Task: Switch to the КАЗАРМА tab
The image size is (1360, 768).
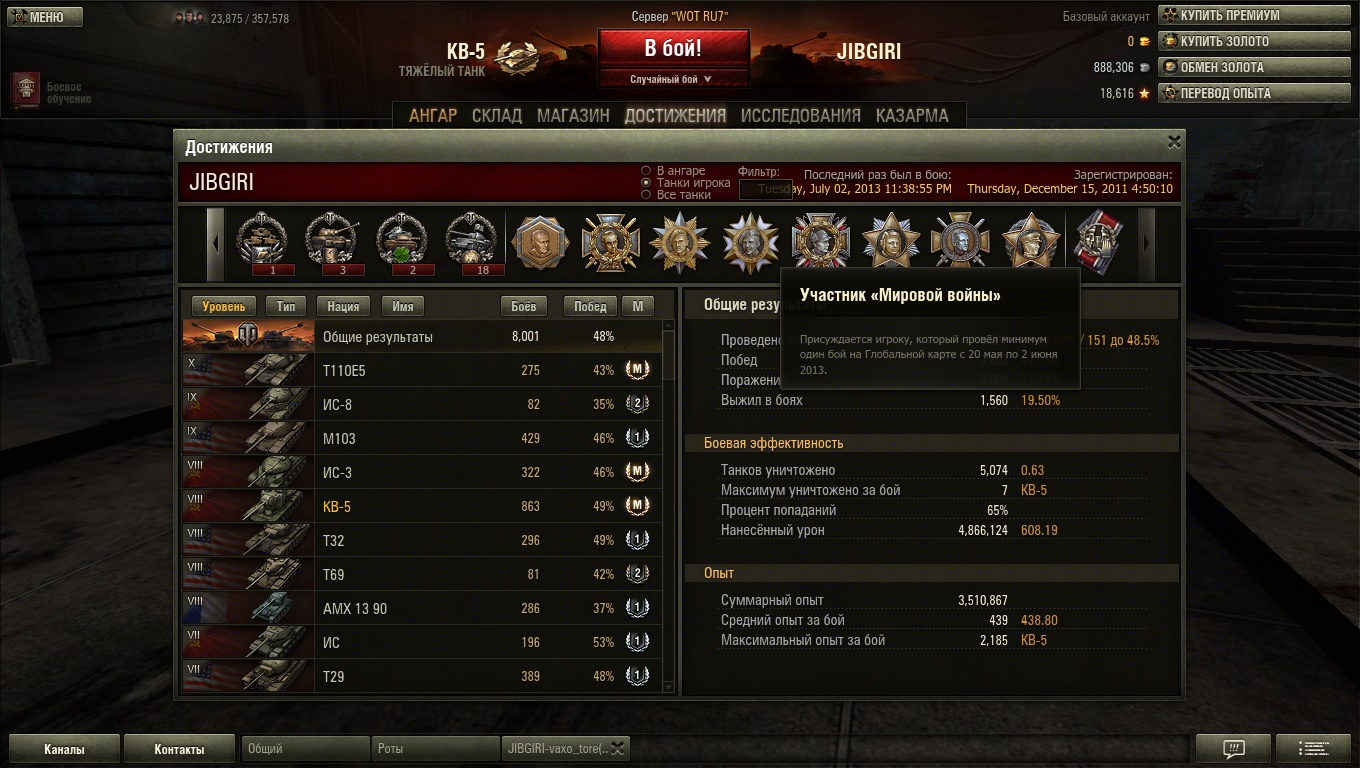Action: (911, 115)
